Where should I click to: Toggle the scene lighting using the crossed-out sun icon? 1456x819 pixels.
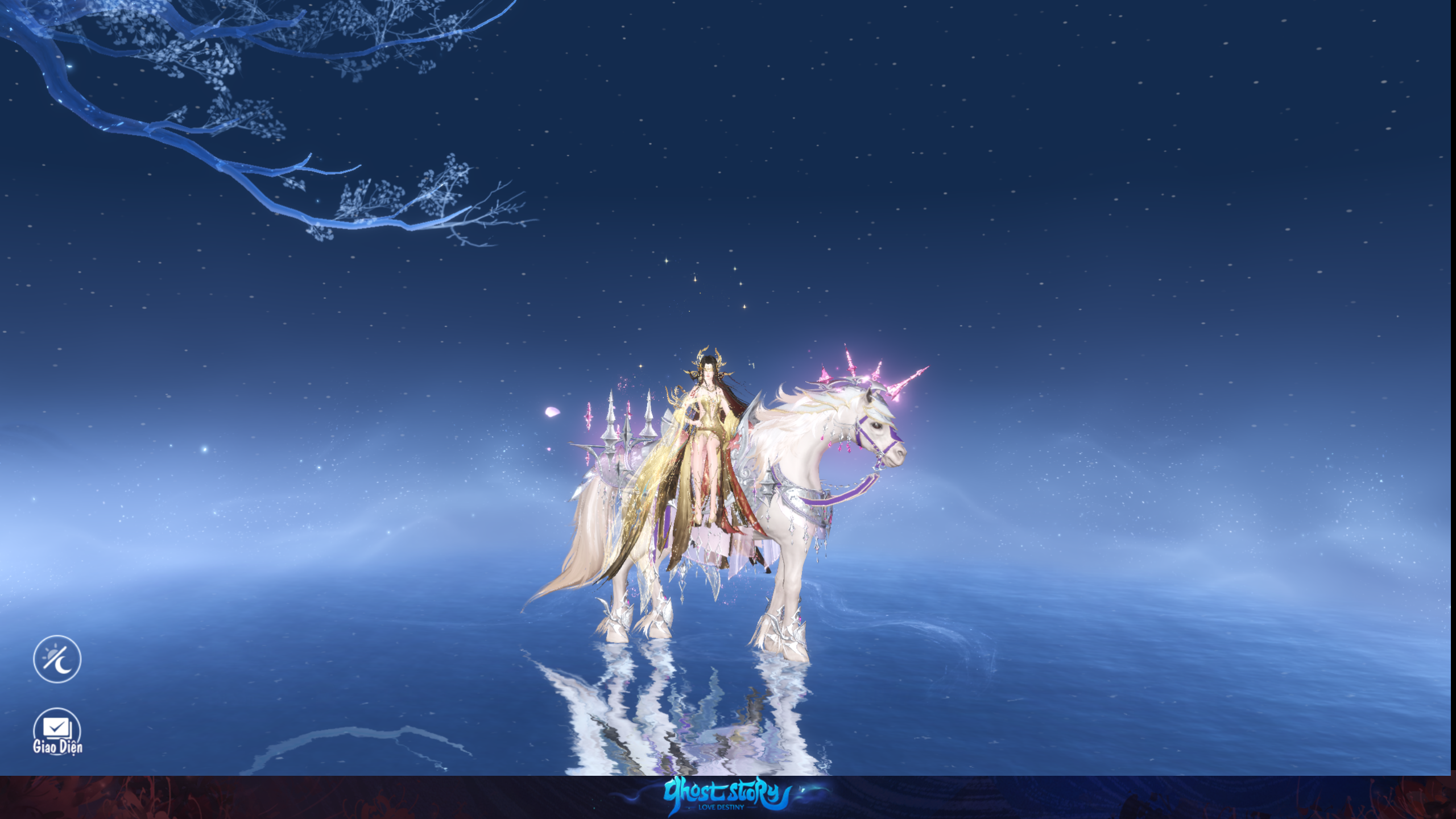[57, 659]
